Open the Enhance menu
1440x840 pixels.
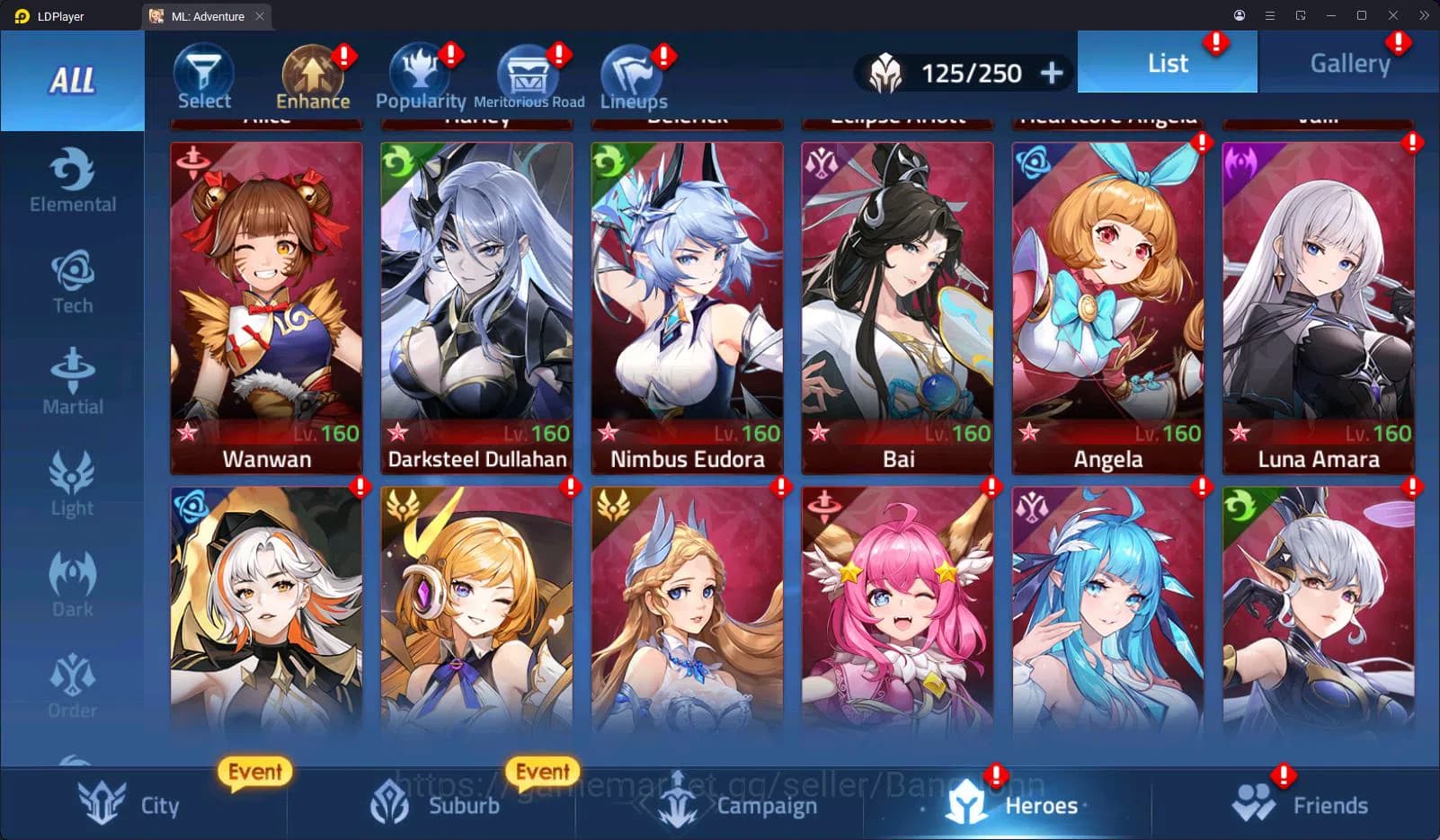(x=312, y=74)
